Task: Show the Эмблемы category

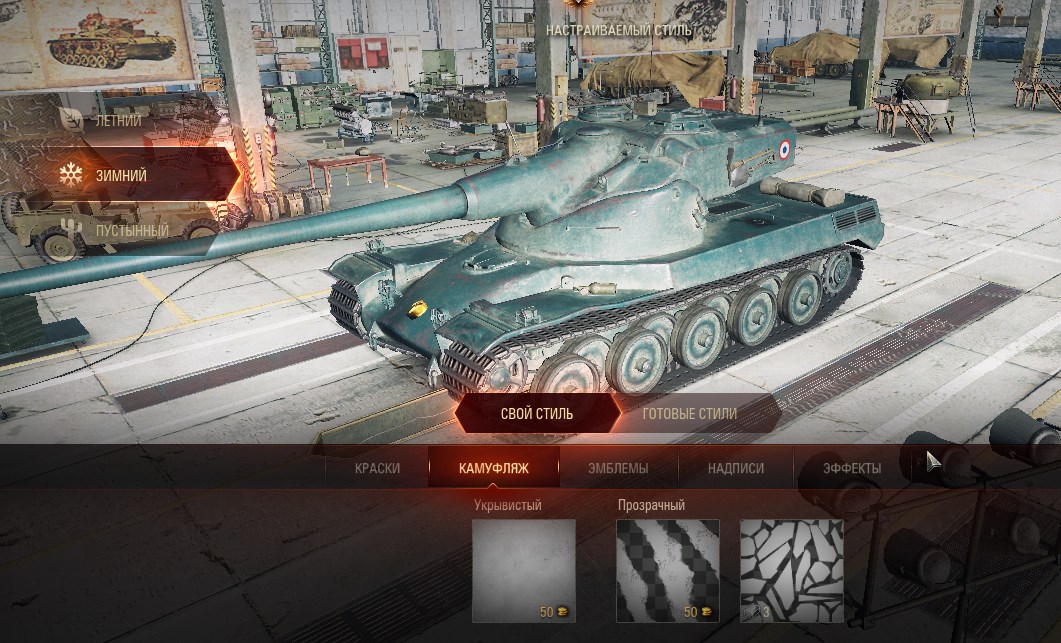Action: (x=618, y=468)
